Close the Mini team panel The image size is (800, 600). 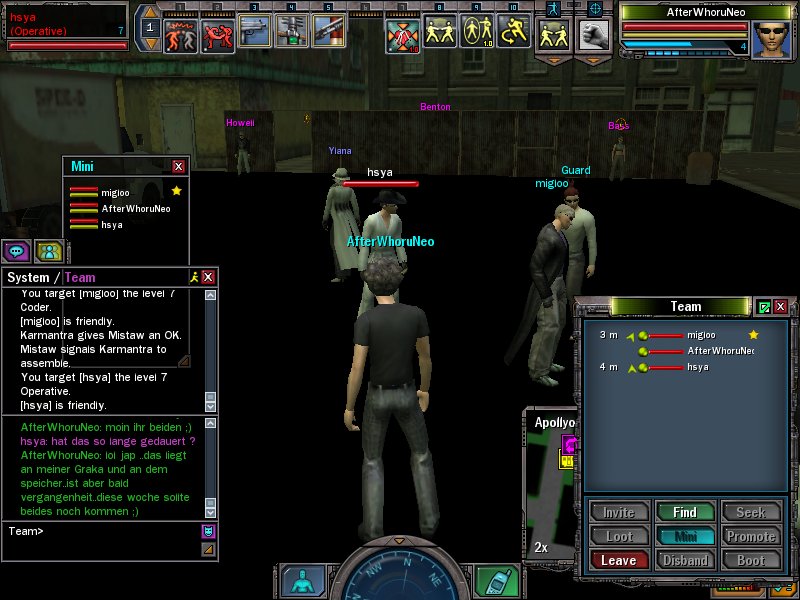point(178,166)
